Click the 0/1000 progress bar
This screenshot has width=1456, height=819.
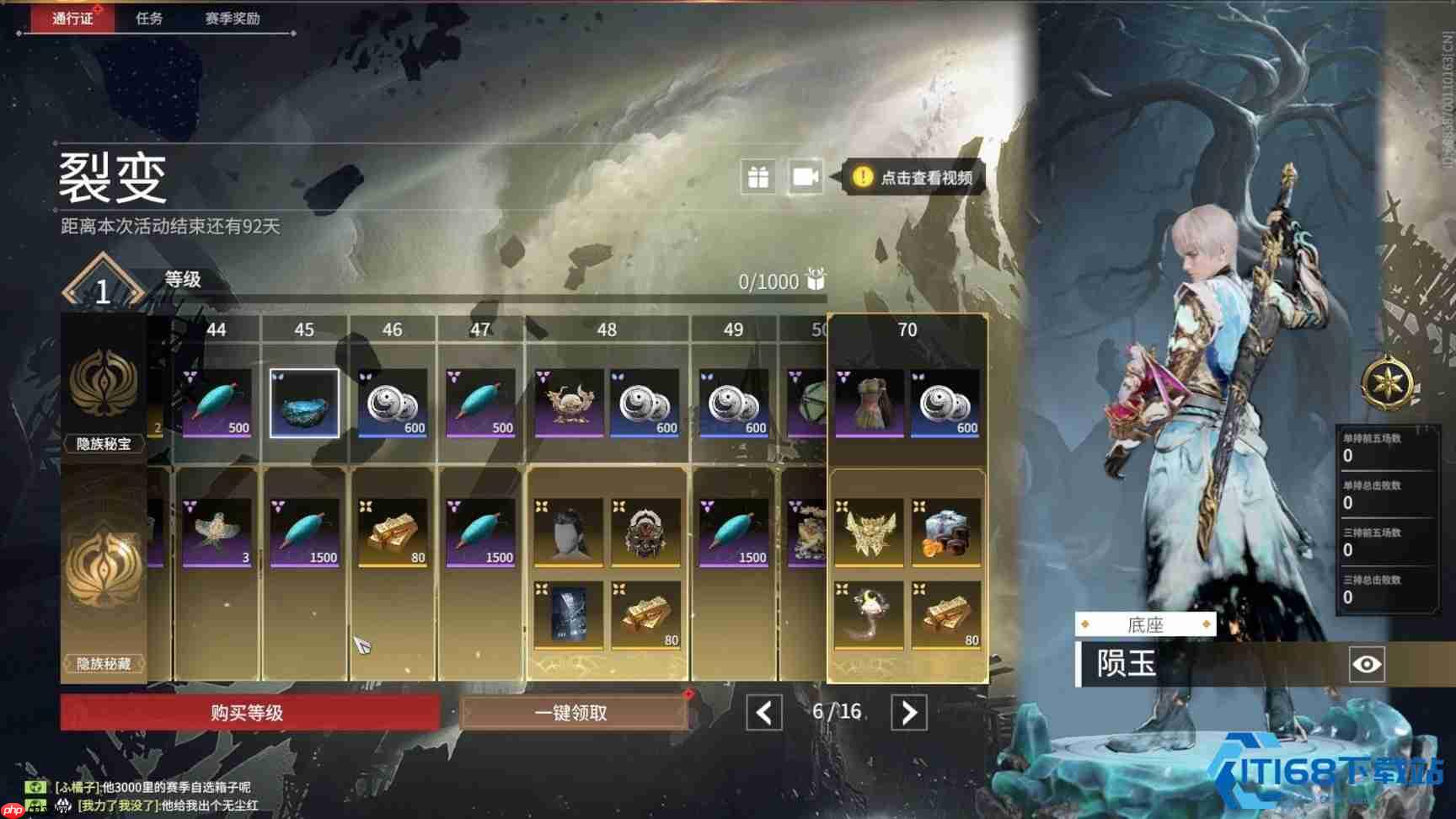767,281
